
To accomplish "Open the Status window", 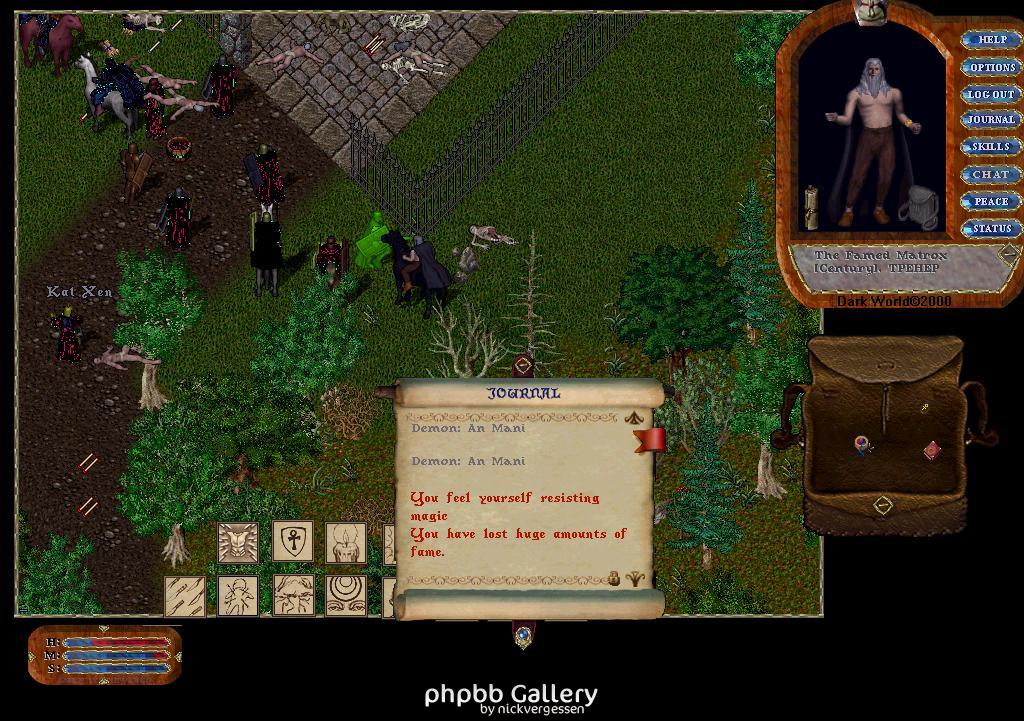I will (990, 228).
